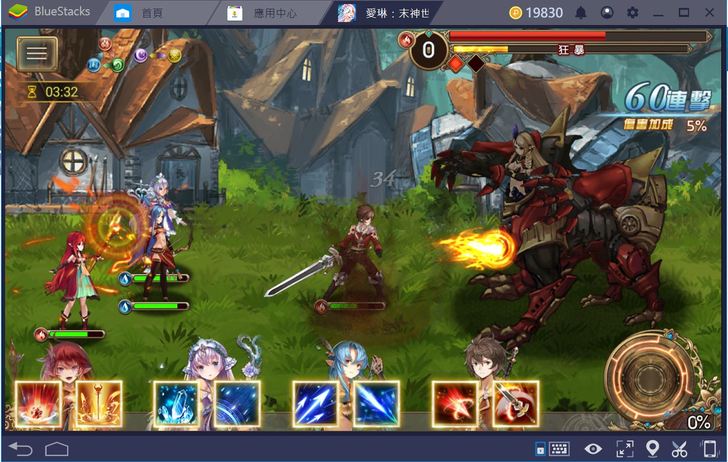Open BlueStacks settings gear
728x462 pixels.
632,13
